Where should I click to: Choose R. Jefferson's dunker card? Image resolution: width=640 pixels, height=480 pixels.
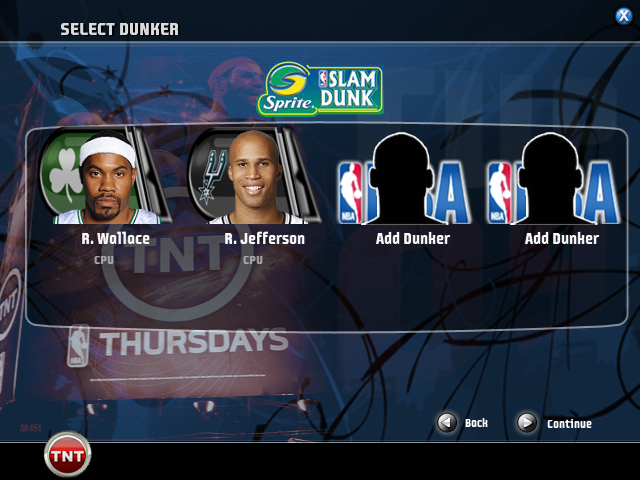[255, 180]
